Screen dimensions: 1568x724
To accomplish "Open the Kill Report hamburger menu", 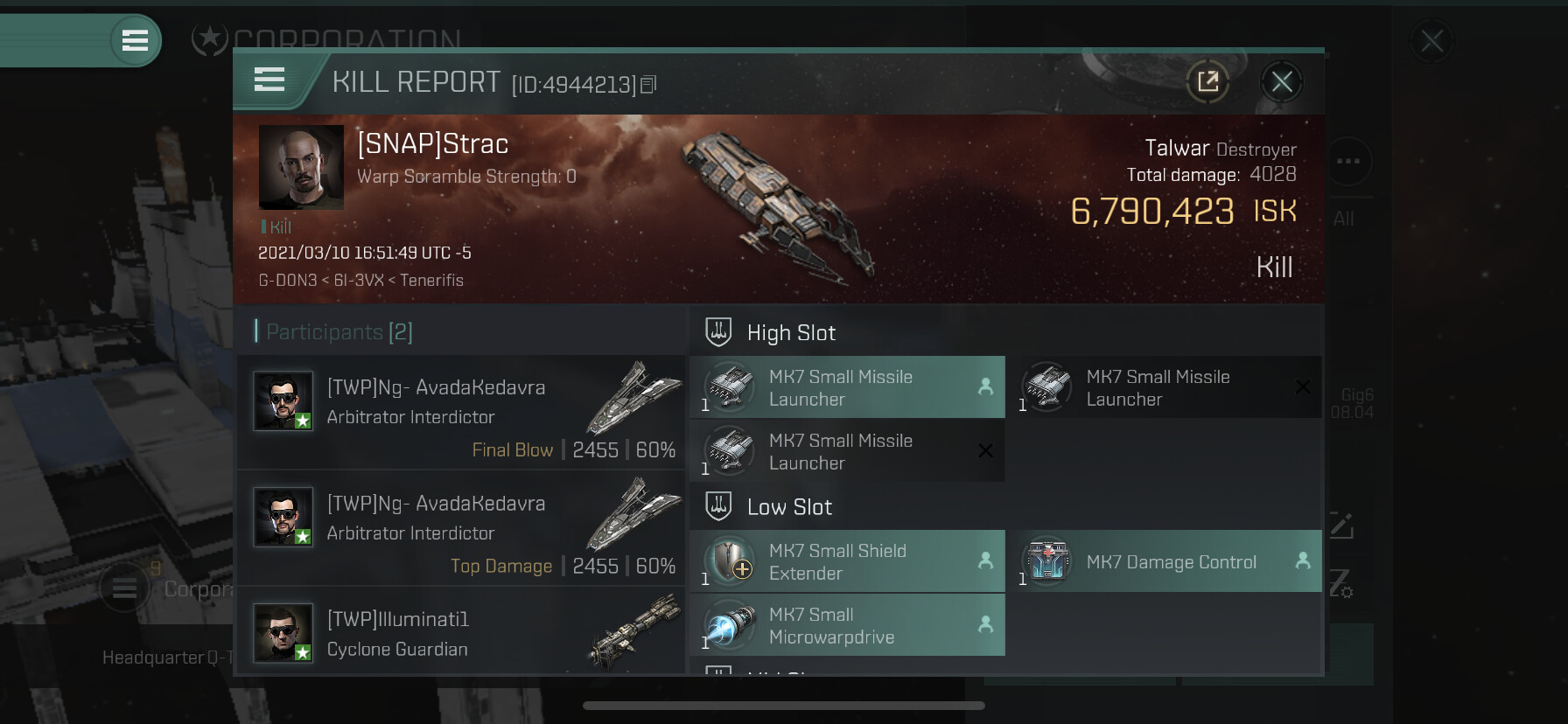I will 269,80.
